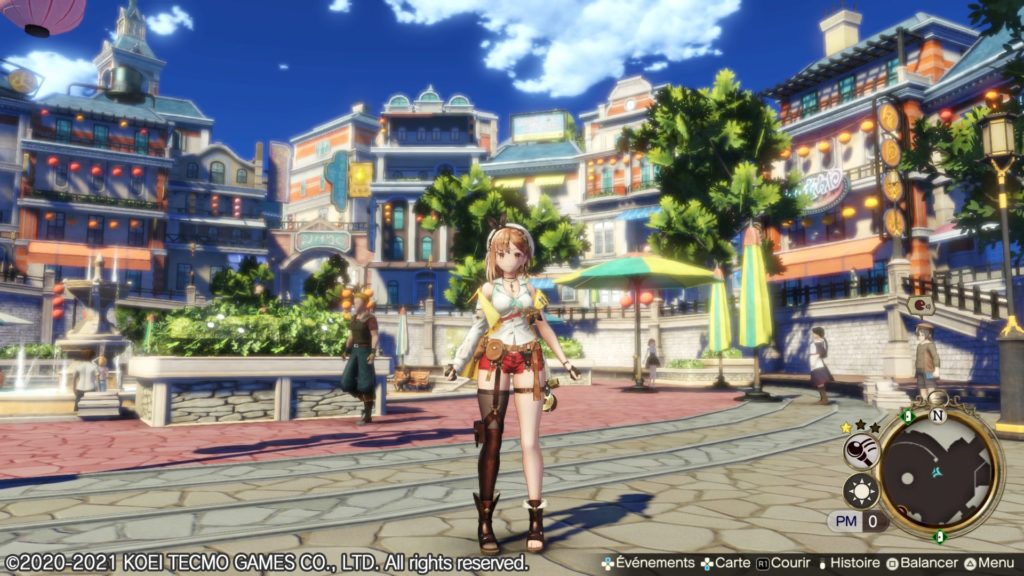Viewport: 1024px width, 576px height.
Task: Click the north compass marker on minimap
Action: tap(937, 414)
